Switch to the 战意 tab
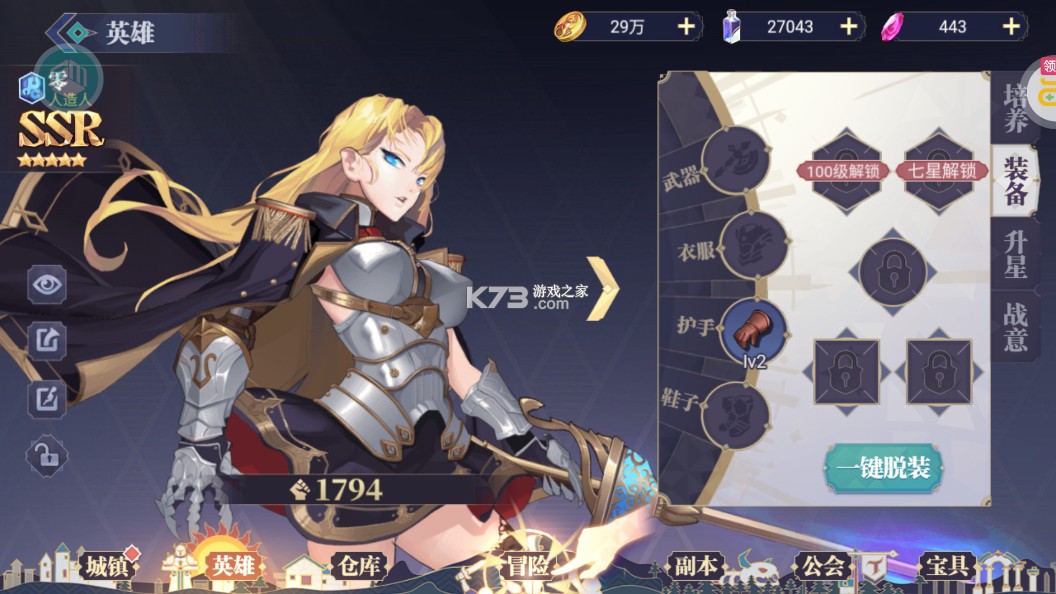 coord(1016,327)
